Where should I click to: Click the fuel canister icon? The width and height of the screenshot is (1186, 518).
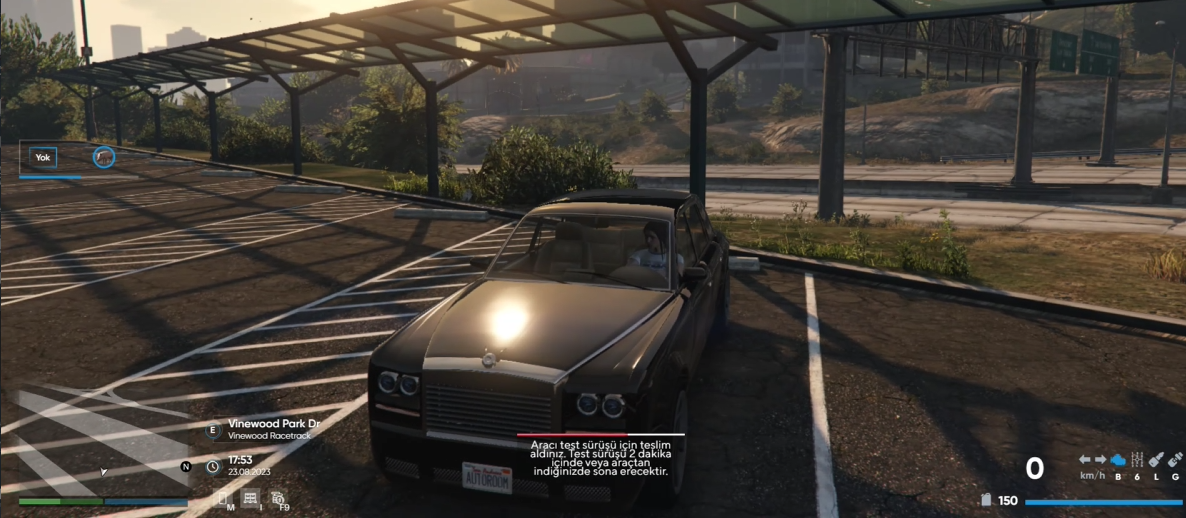tap(985, 500)
